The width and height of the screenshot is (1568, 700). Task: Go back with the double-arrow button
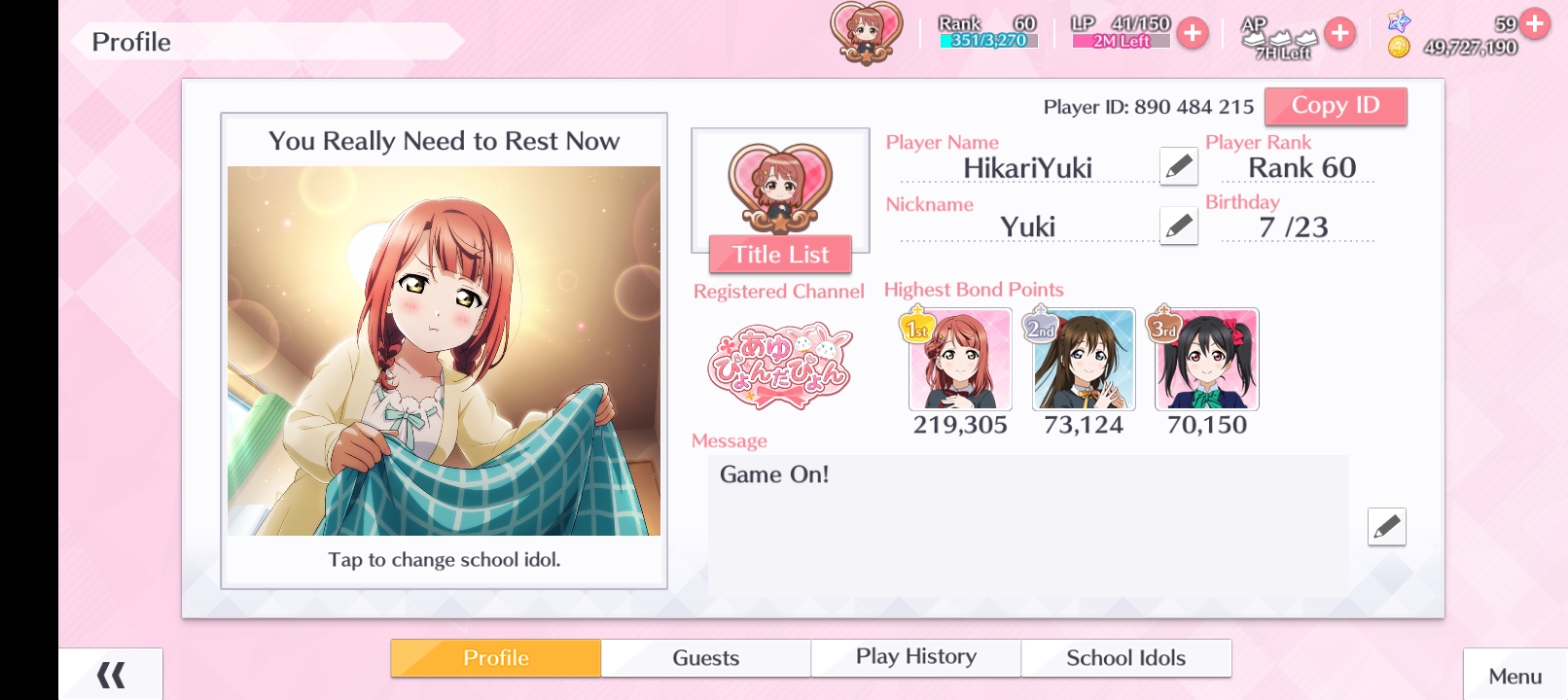(111, 674)
